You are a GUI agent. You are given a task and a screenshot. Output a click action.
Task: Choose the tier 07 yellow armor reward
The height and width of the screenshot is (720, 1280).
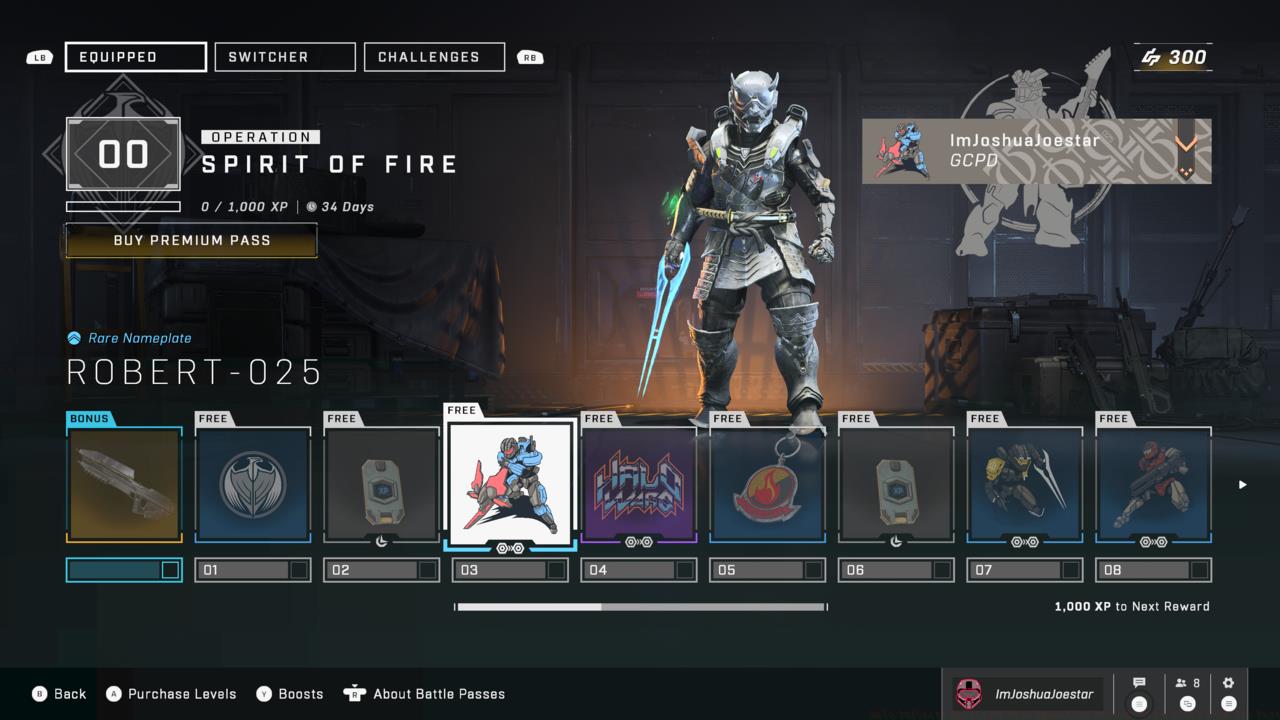tap(1025, 485)
